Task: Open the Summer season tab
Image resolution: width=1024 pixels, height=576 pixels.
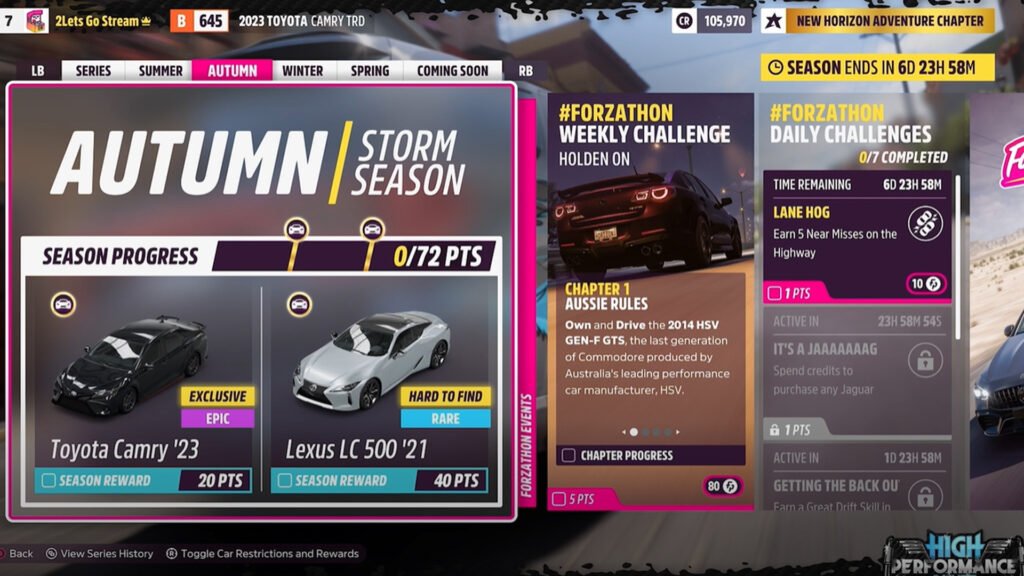Action: tap(161, 71)
